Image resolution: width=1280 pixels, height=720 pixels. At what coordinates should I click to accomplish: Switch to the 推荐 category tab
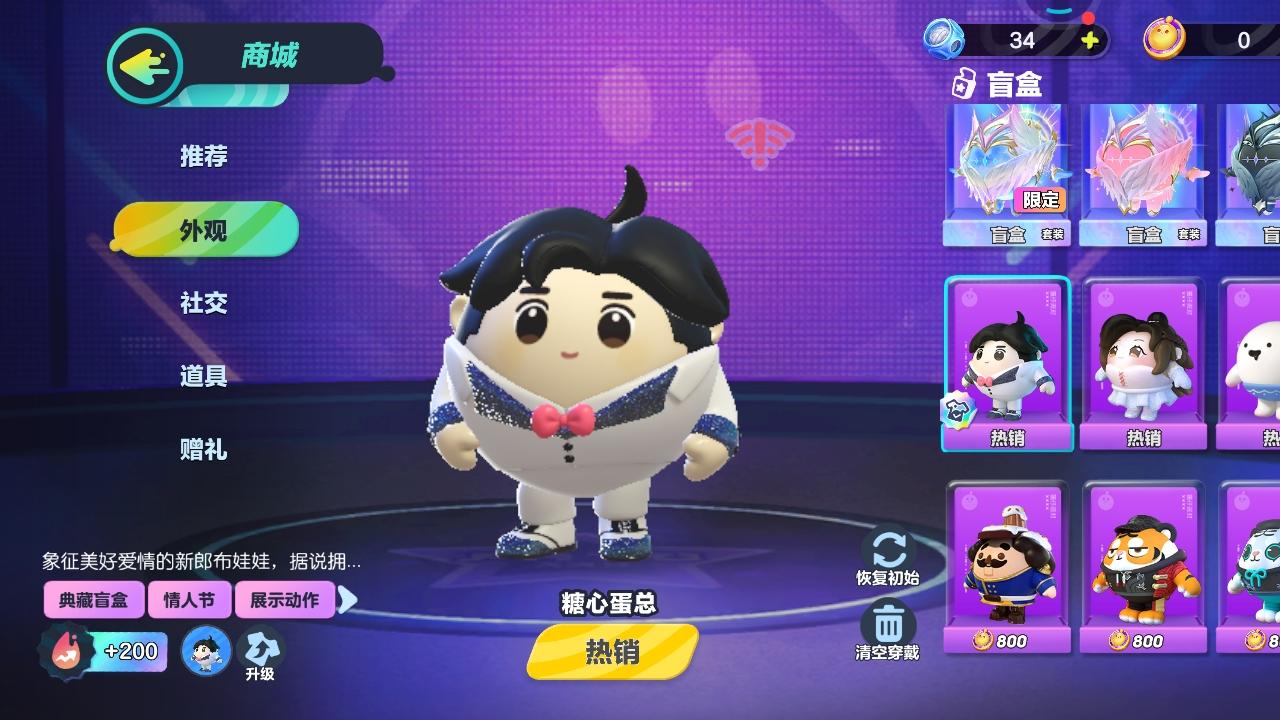pyautogui.click(x=204, y=156)
